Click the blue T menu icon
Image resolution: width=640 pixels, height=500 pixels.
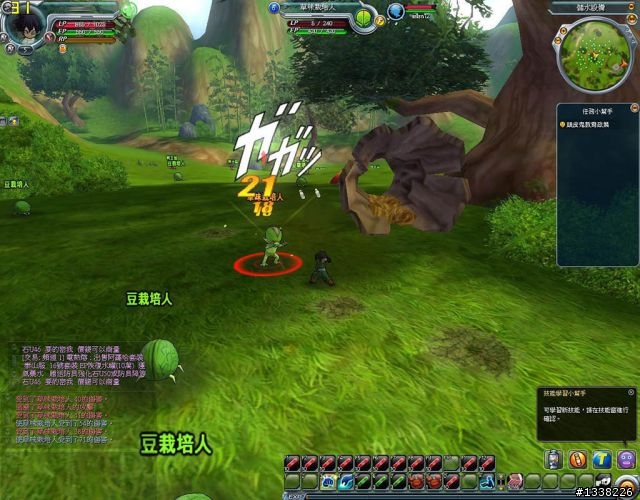[x=601, y=458]
